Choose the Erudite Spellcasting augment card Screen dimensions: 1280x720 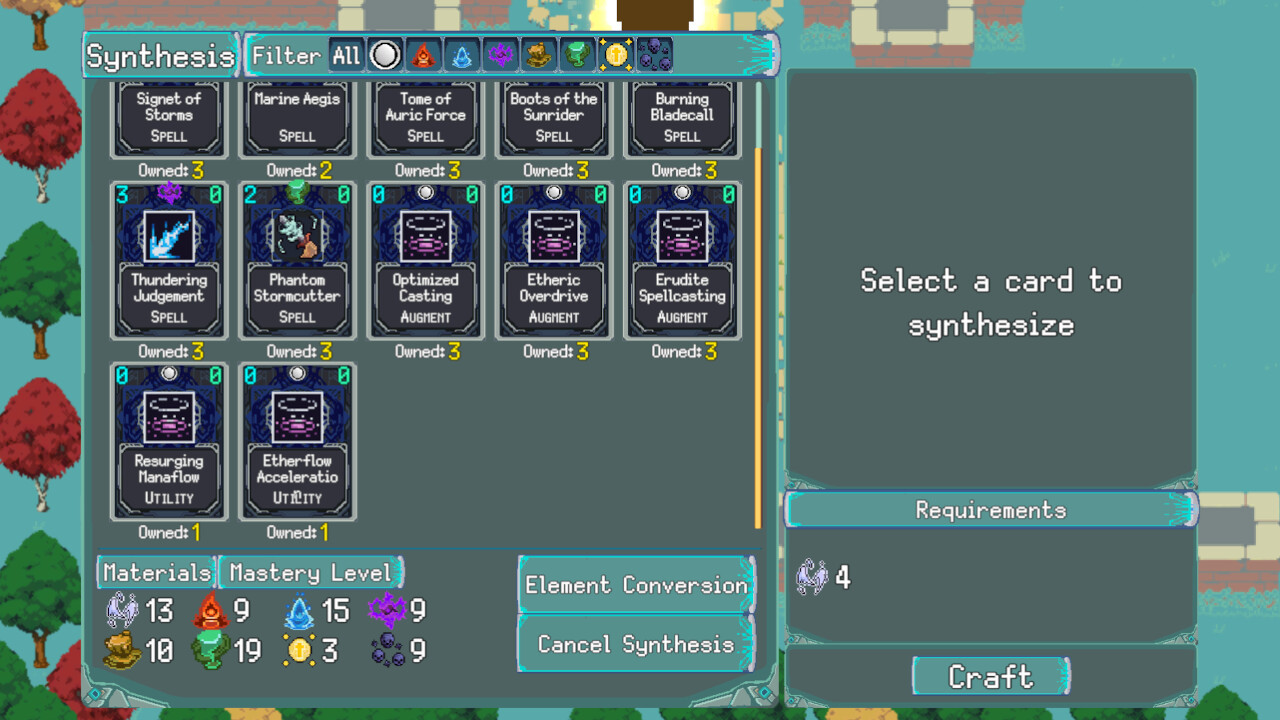point(682,260)
